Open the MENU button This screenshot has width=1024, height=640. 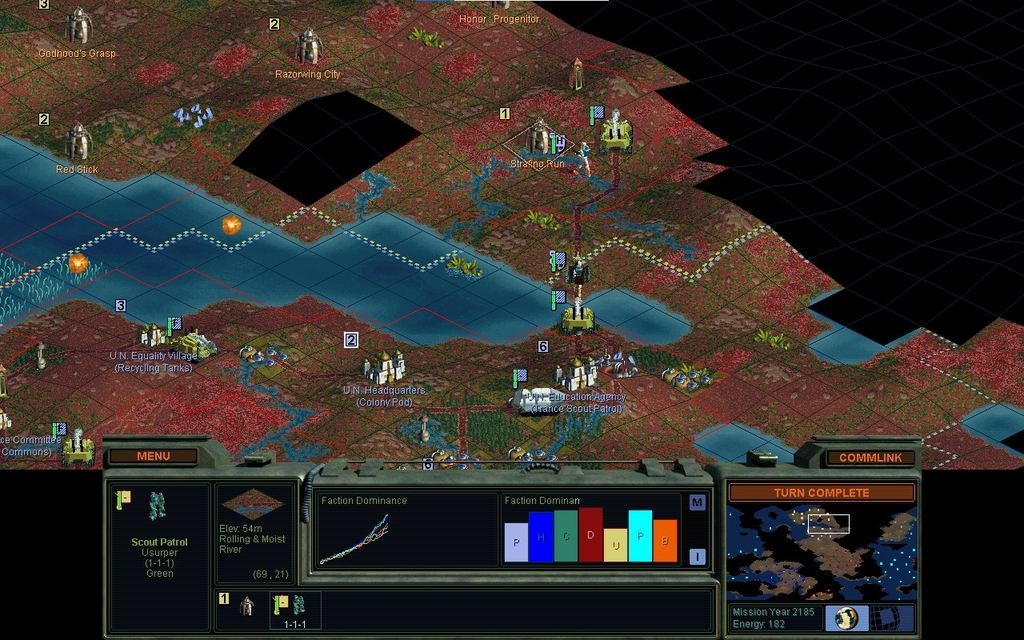[x=153, y=457]
